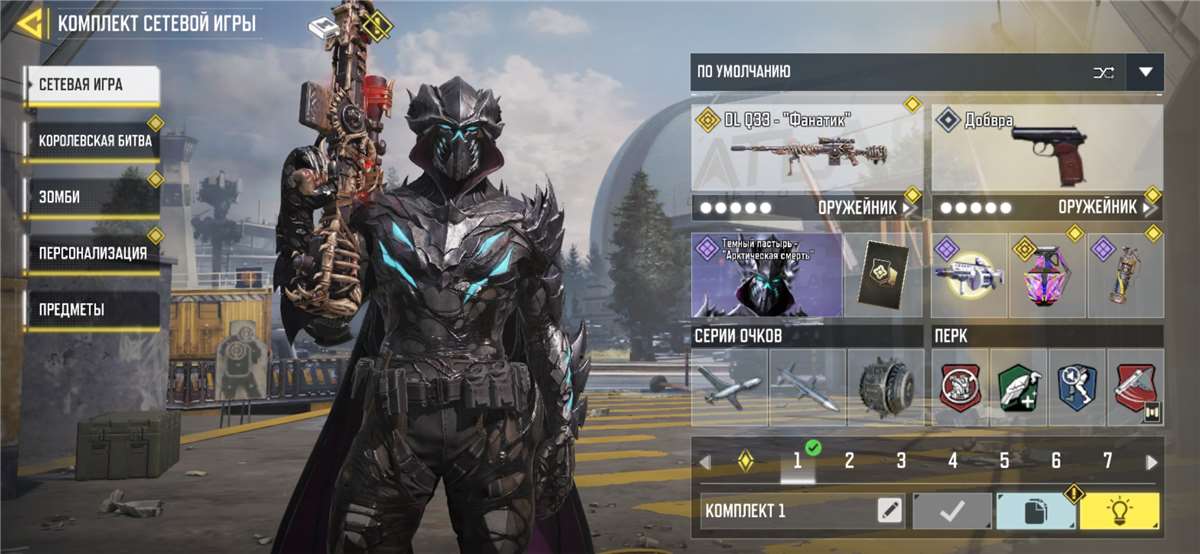Switch to the Королевская битва tab
The height and width of the screenshot is (554, 1200).
(x=93, y=141)
